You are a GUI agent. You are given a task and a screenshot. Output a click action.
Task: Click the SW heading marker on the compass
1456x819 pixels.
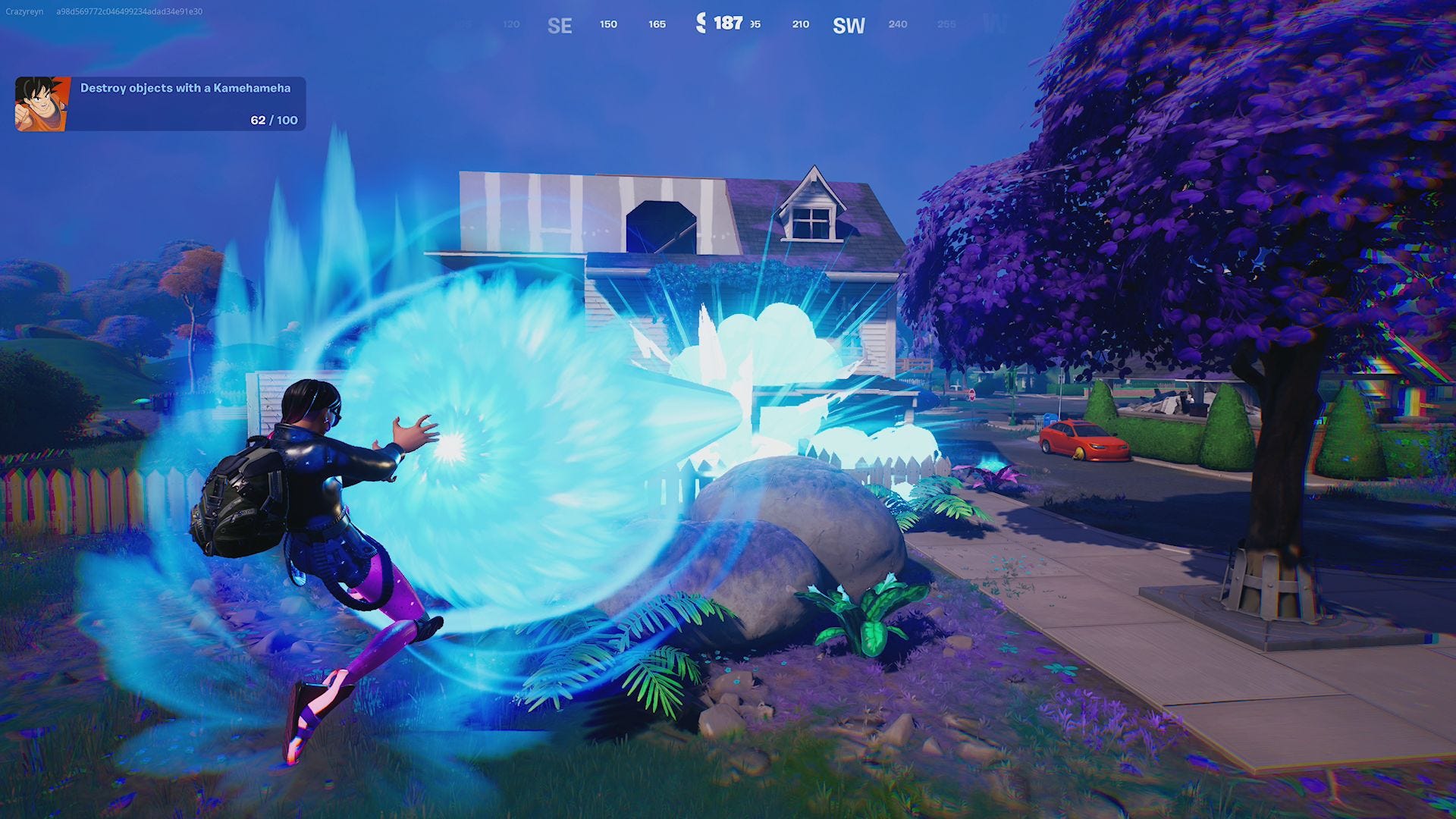[849, 25]
